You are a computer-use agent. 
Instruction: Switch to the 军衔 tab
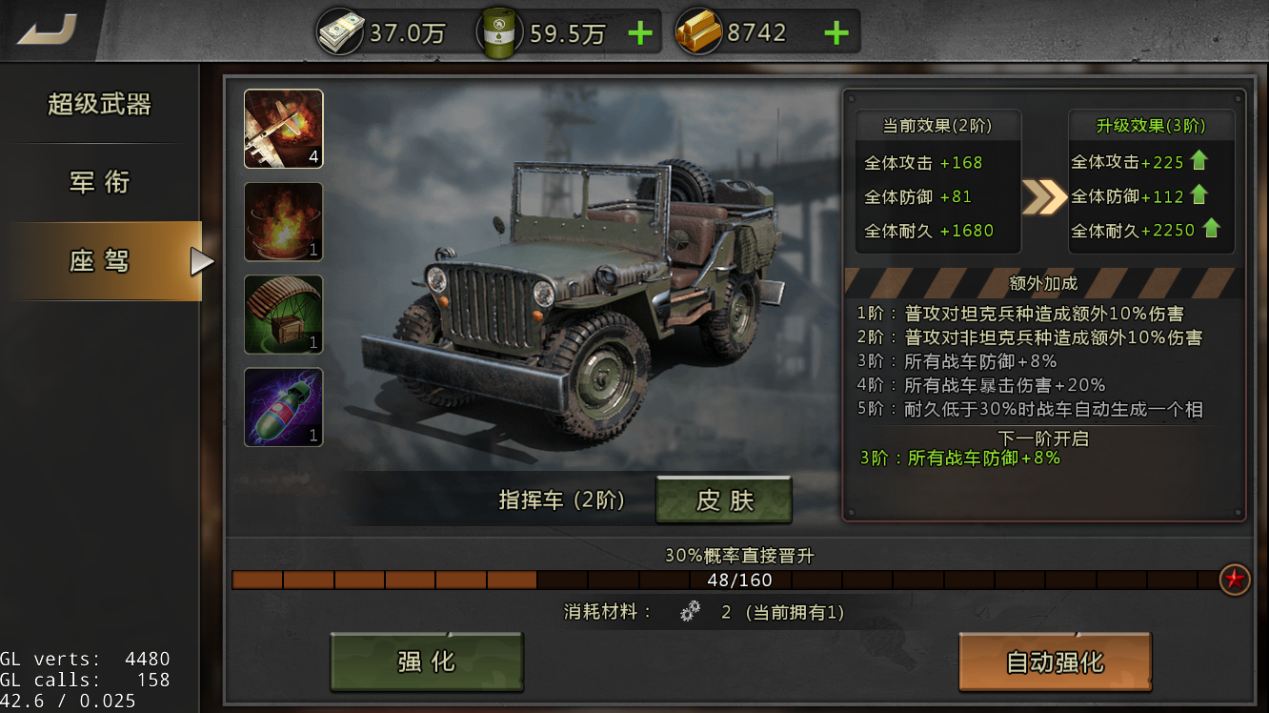[x=100, y=182]
